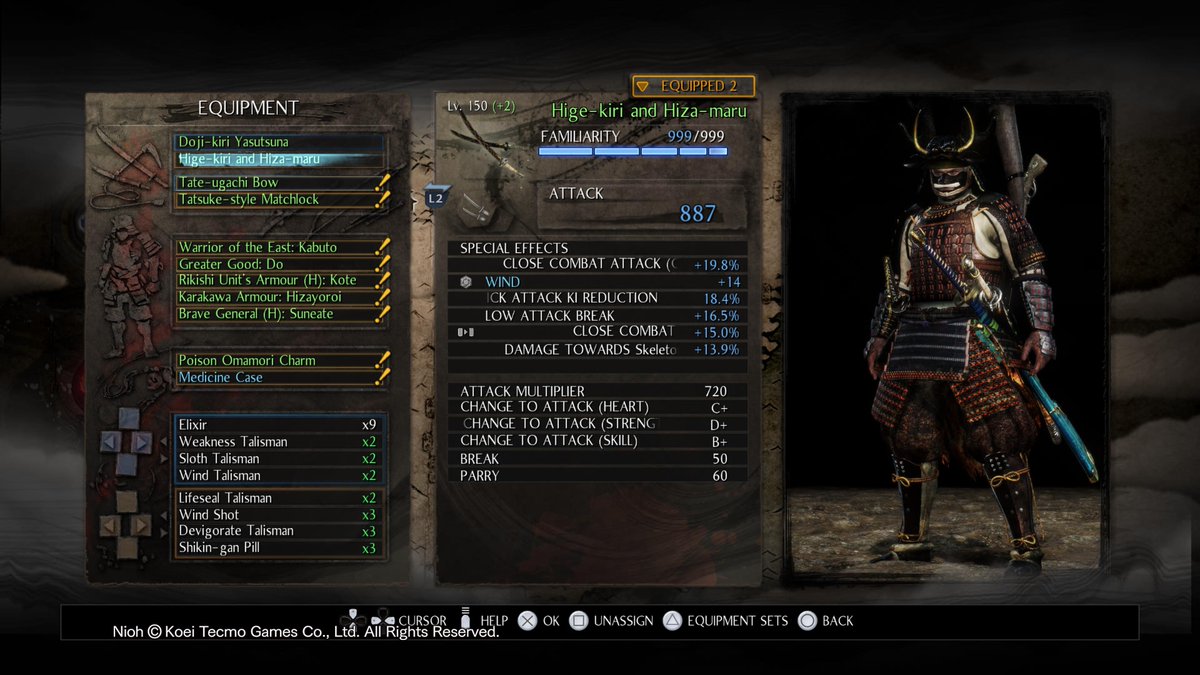Image resolution: width=1200 pixels, height=675 pixels.
Task: Select Rikishi Unit's Armour (H): Kote
Action: tap(279, 281)
